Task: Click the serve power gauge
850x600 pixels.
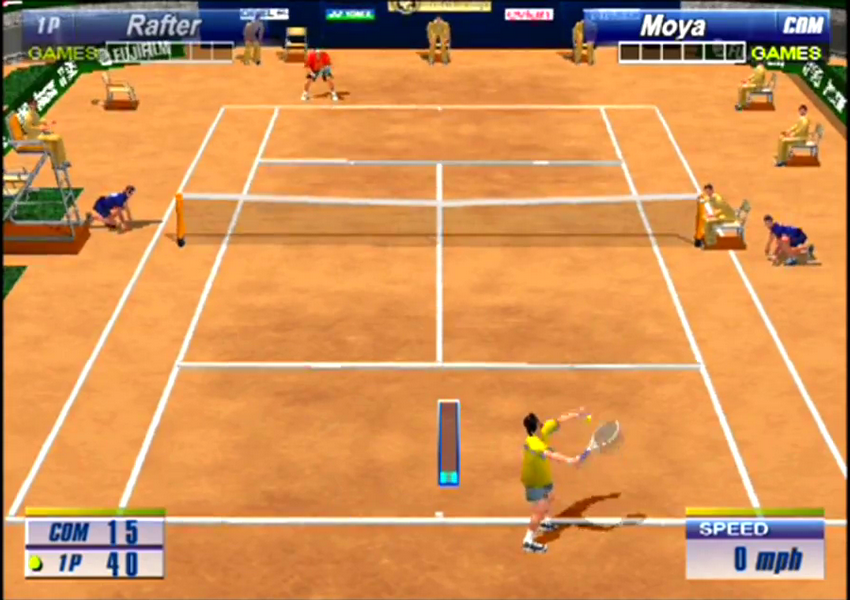Action: click(448, 443)
